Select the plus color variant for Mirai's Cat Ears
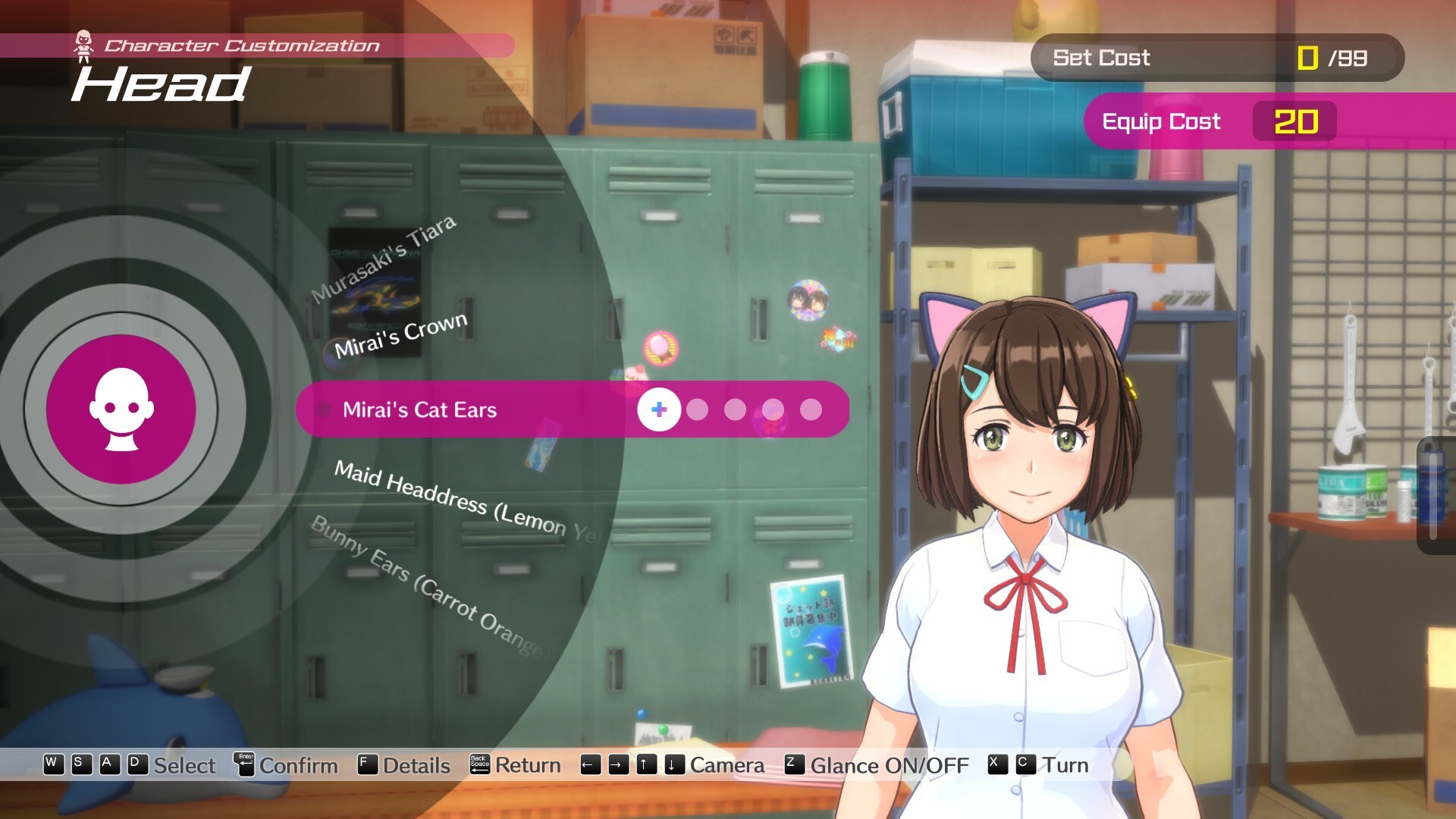 click(x=658, y=410)
